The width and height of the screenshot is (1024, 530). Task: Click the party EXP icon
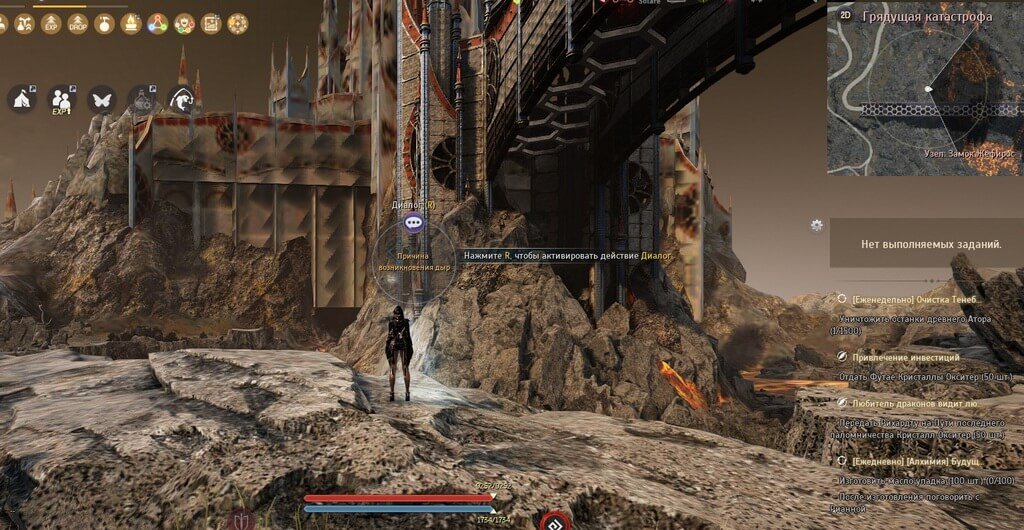click(61, 98)
